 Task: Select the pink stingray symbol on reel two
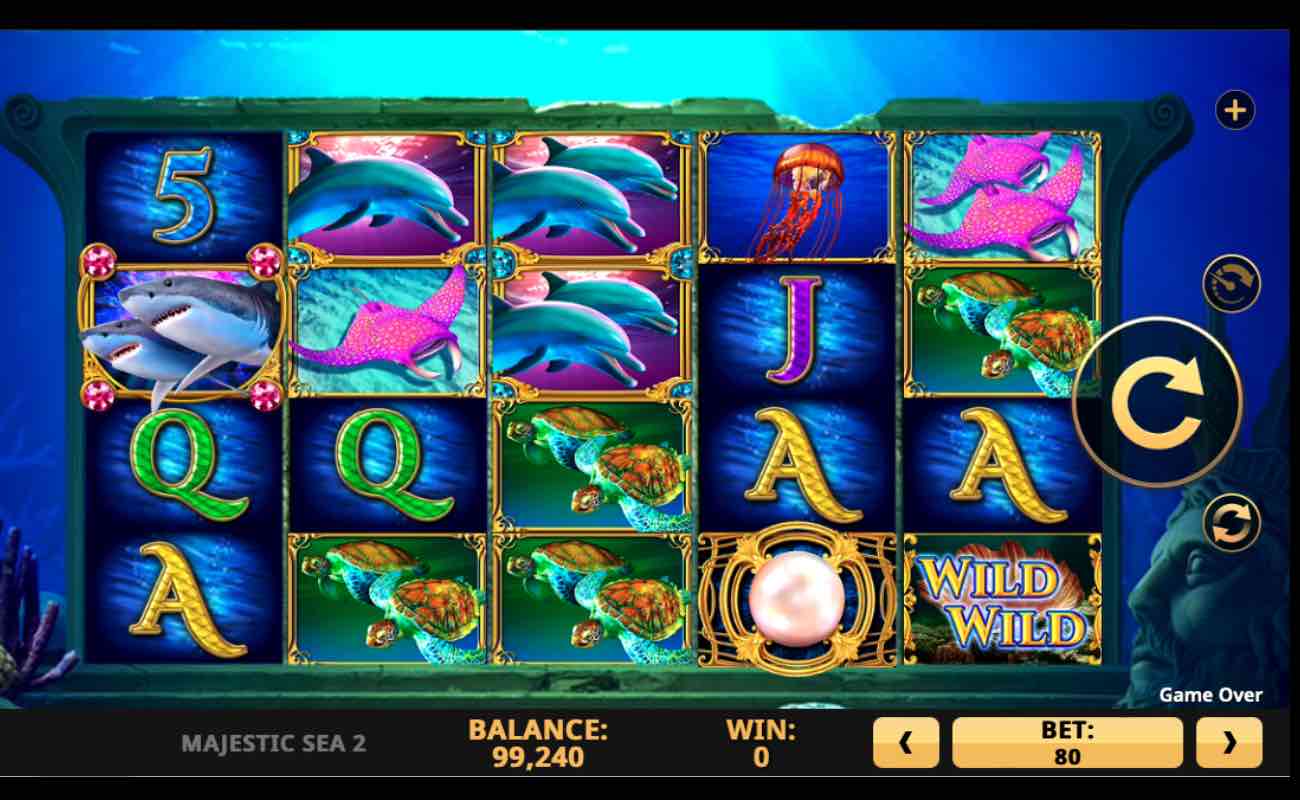tap(385, 330)
